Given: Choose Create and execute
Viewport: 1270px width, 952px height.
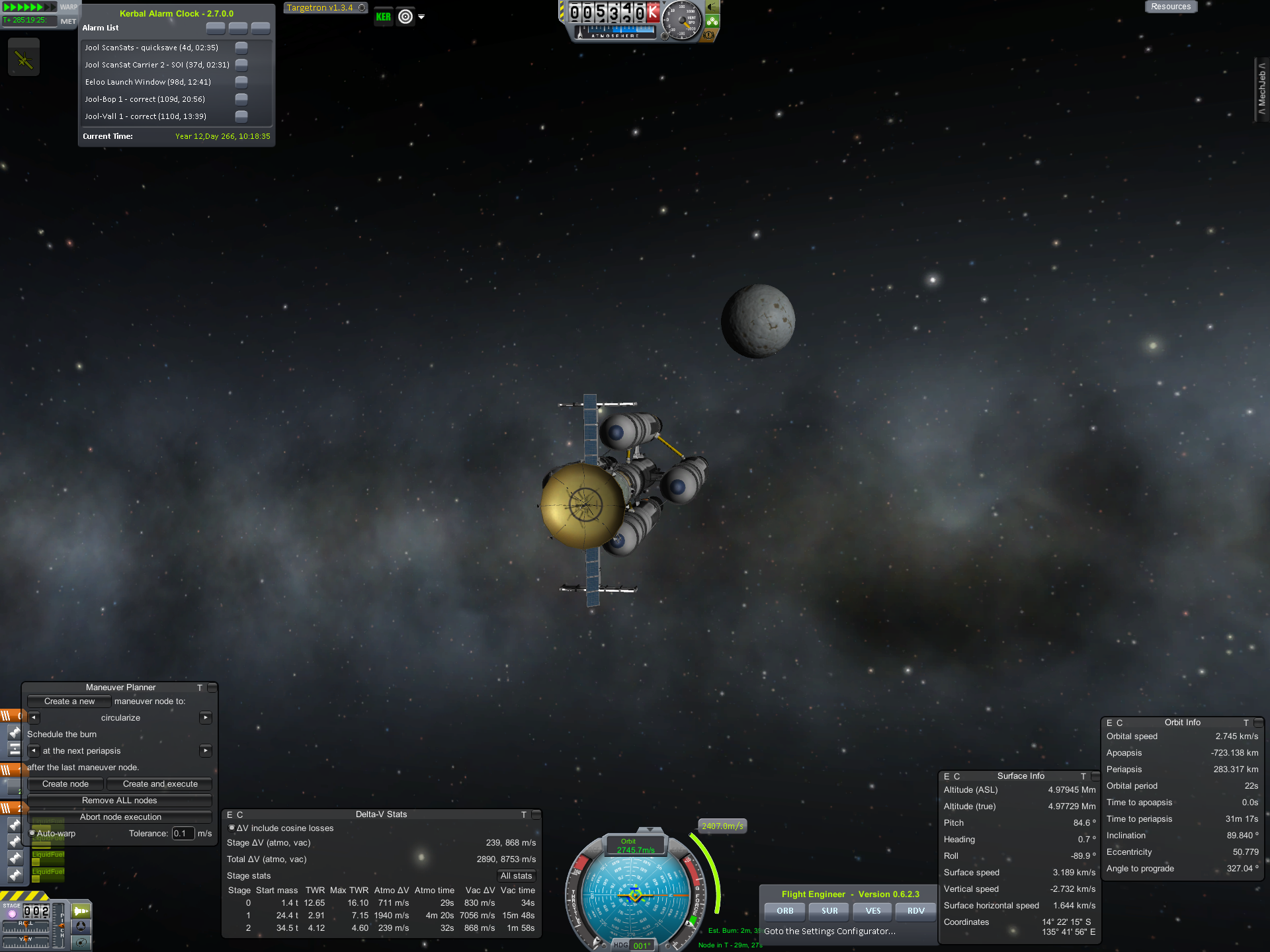Looking at the screenshot, I should coord(160,784).
